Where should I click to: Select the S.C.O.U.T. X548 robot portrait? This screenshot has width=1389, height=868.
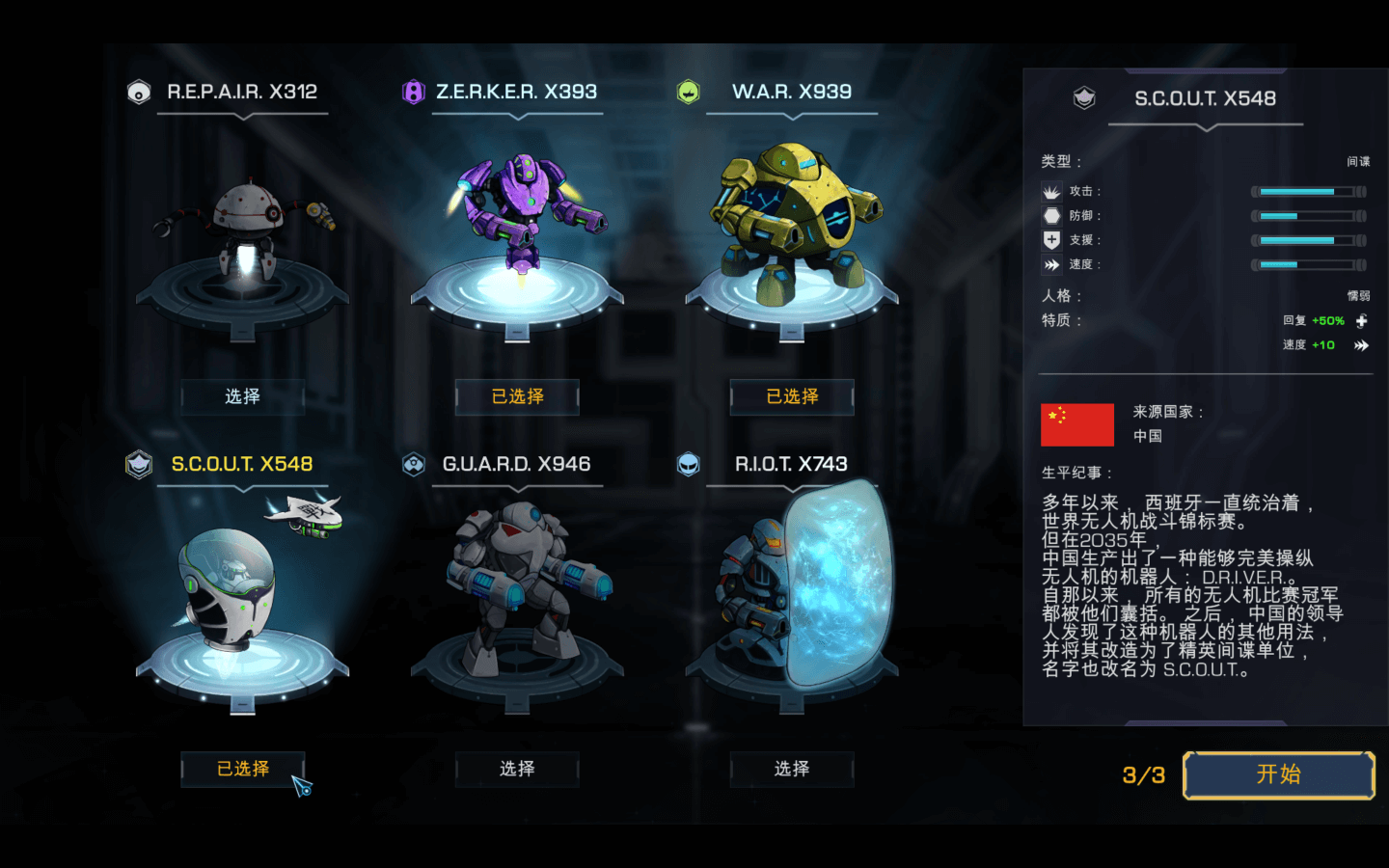click(231, 588)
